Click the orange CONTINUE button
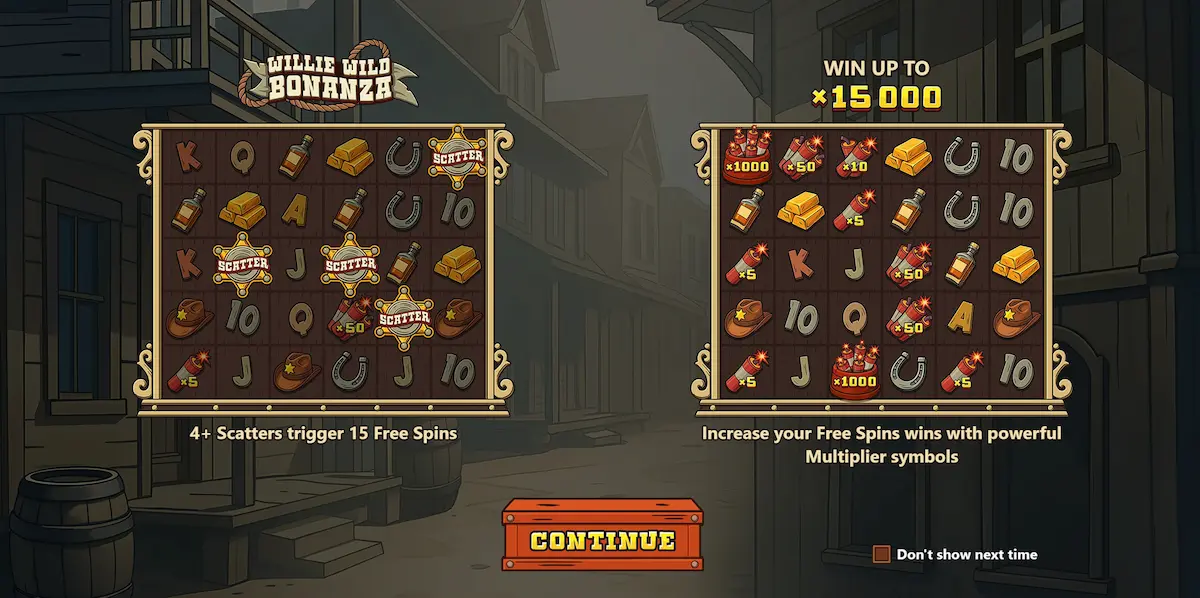The image size is (1200, 598). pos(602,540)
